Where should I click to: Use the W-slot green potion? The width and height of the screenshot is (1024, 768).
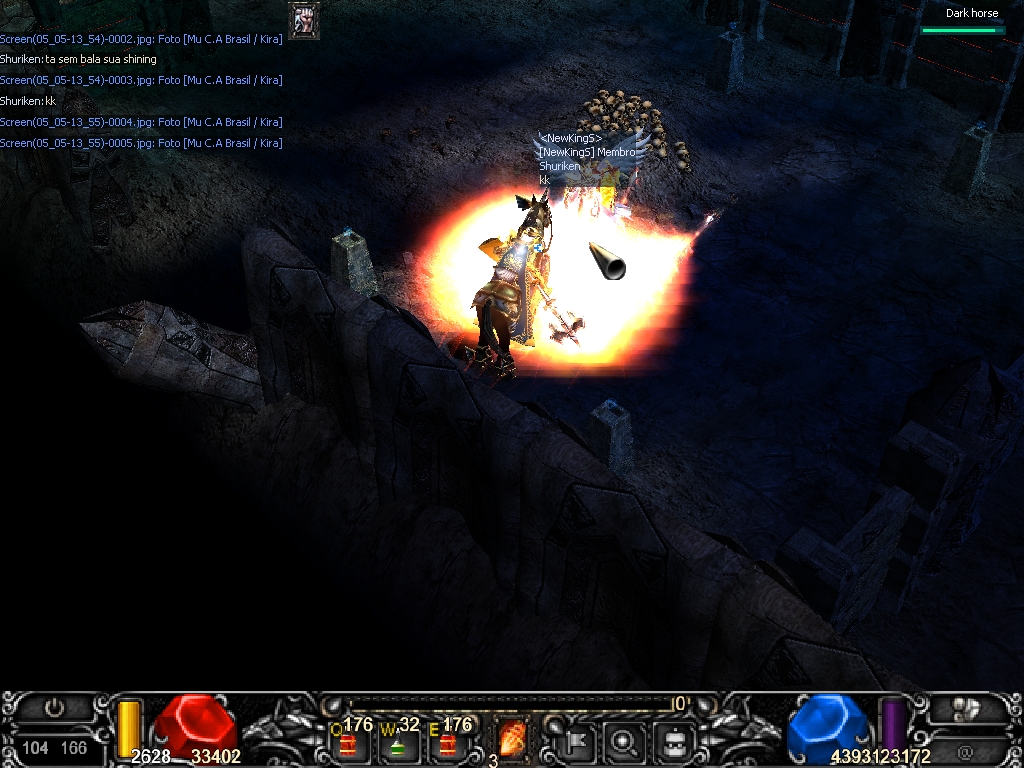pyautogui.click(x=397, y=743)
